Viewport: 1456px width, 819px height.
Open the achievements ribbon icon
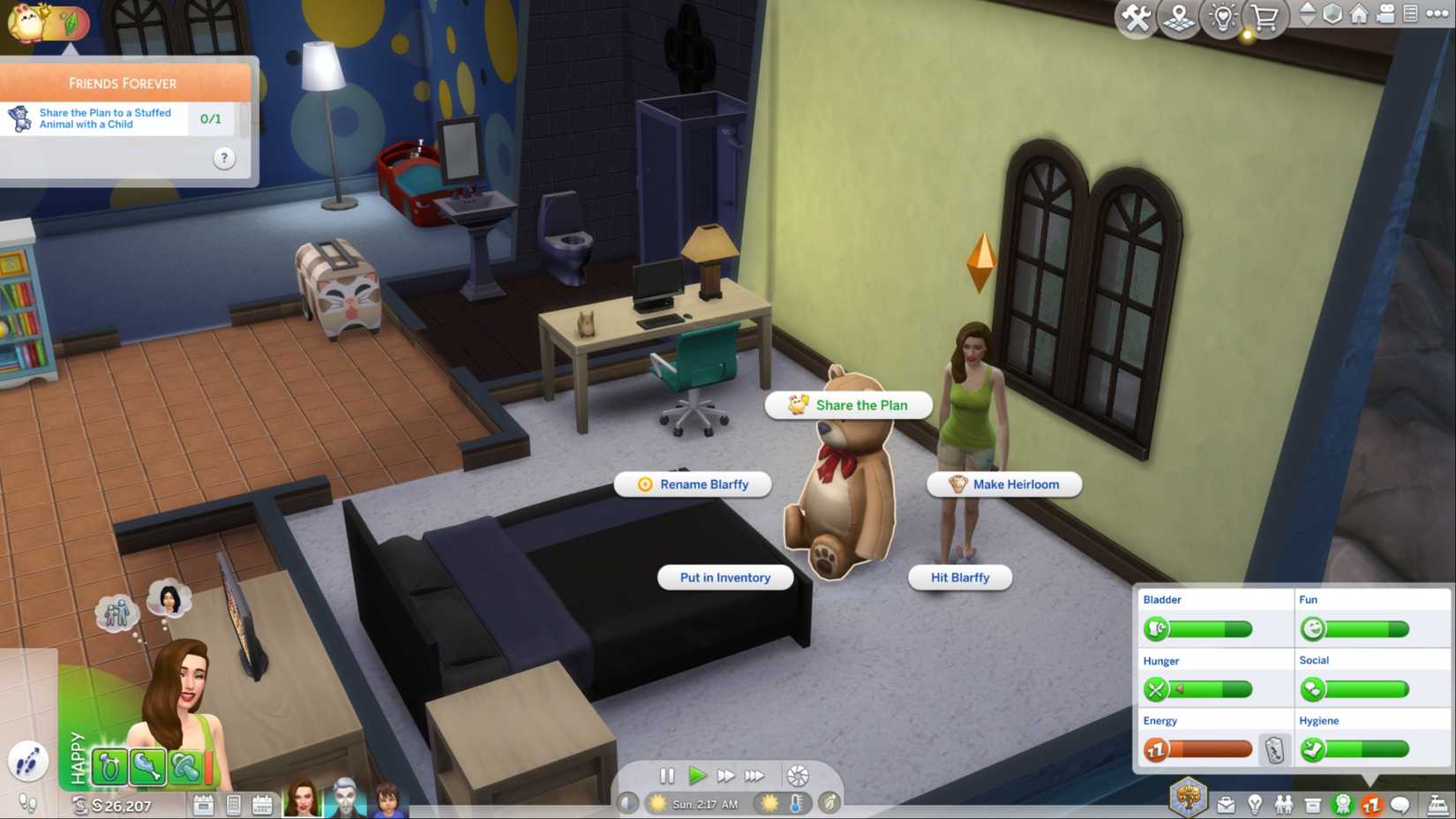(x=1342, y=804)
